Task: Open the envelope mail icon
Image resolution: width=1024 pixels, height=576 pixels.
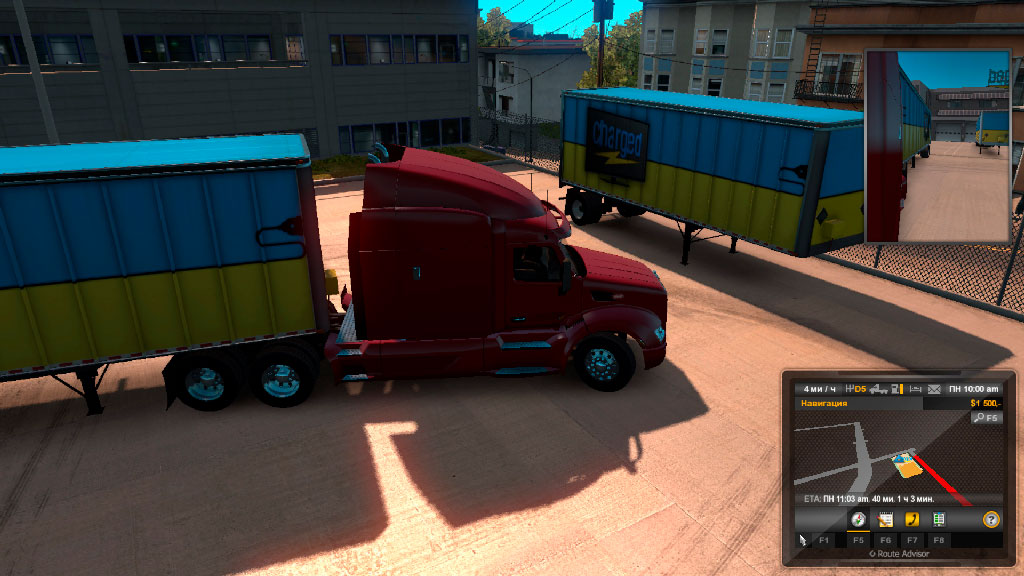Action: pos(934,388)
